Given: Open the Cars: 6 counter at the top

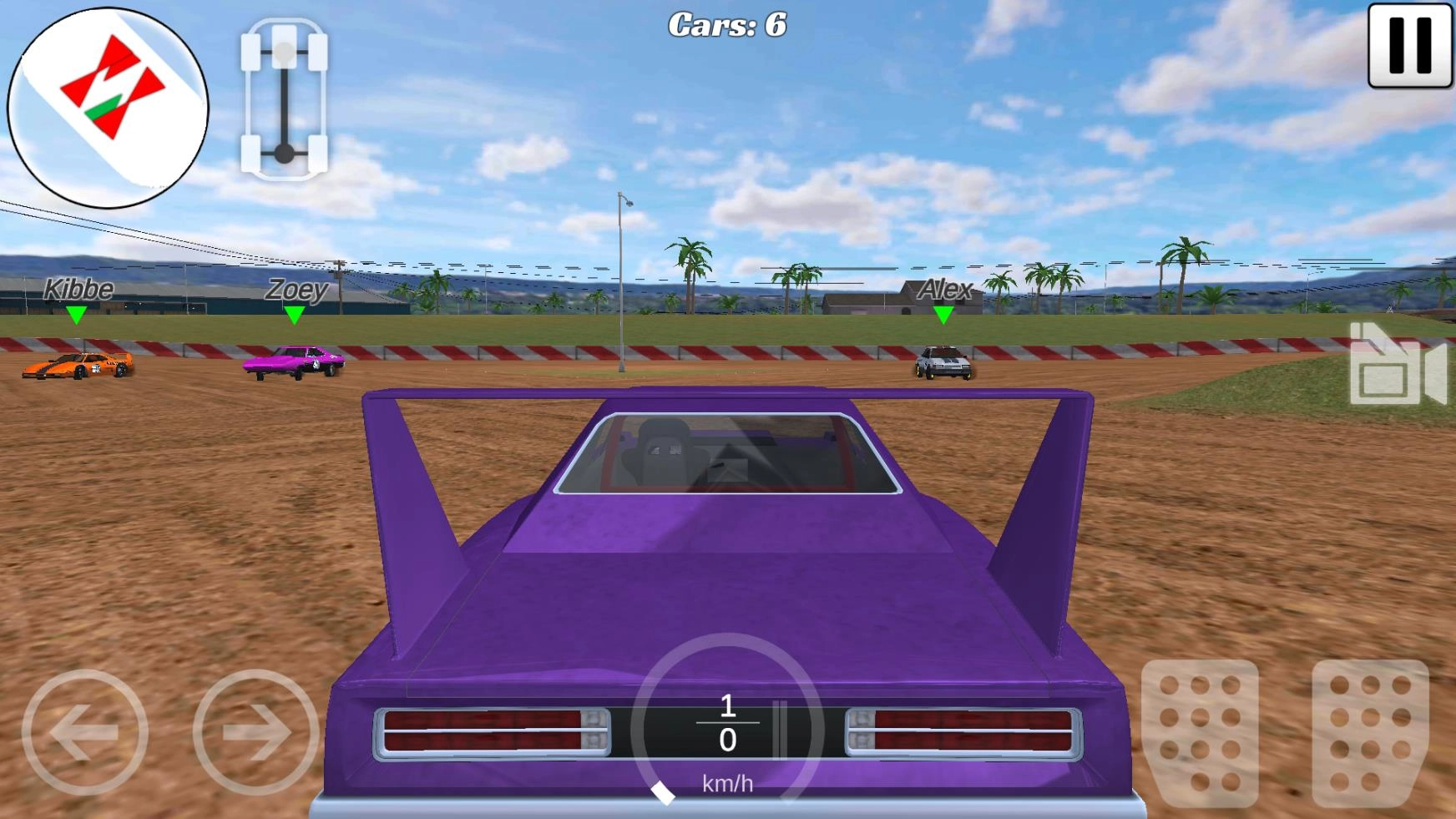Looking at the screenshot, I should click(x=727, y=23).
